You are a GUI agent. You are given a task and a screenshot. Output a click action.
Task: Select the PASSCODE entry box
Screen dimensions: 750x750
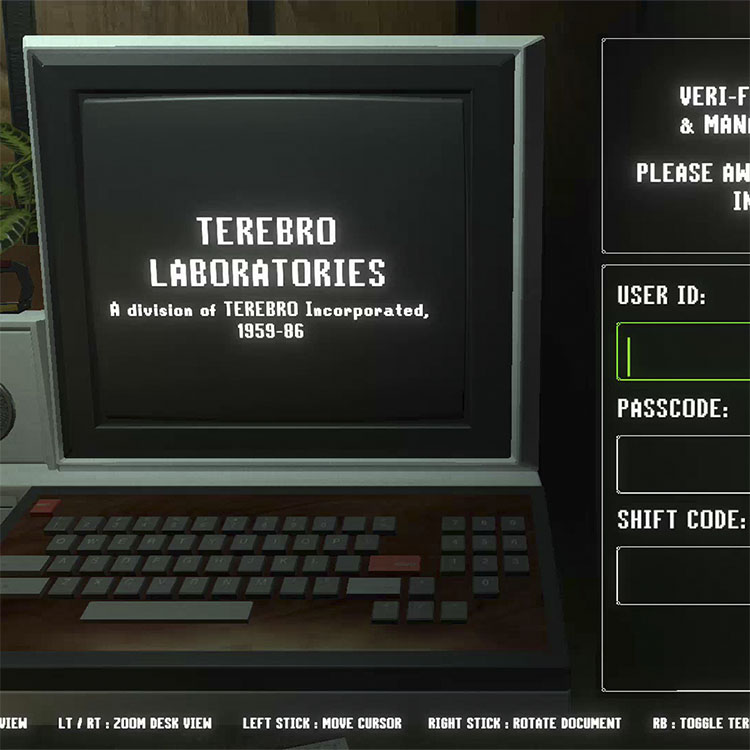click(x=685, y=464)
